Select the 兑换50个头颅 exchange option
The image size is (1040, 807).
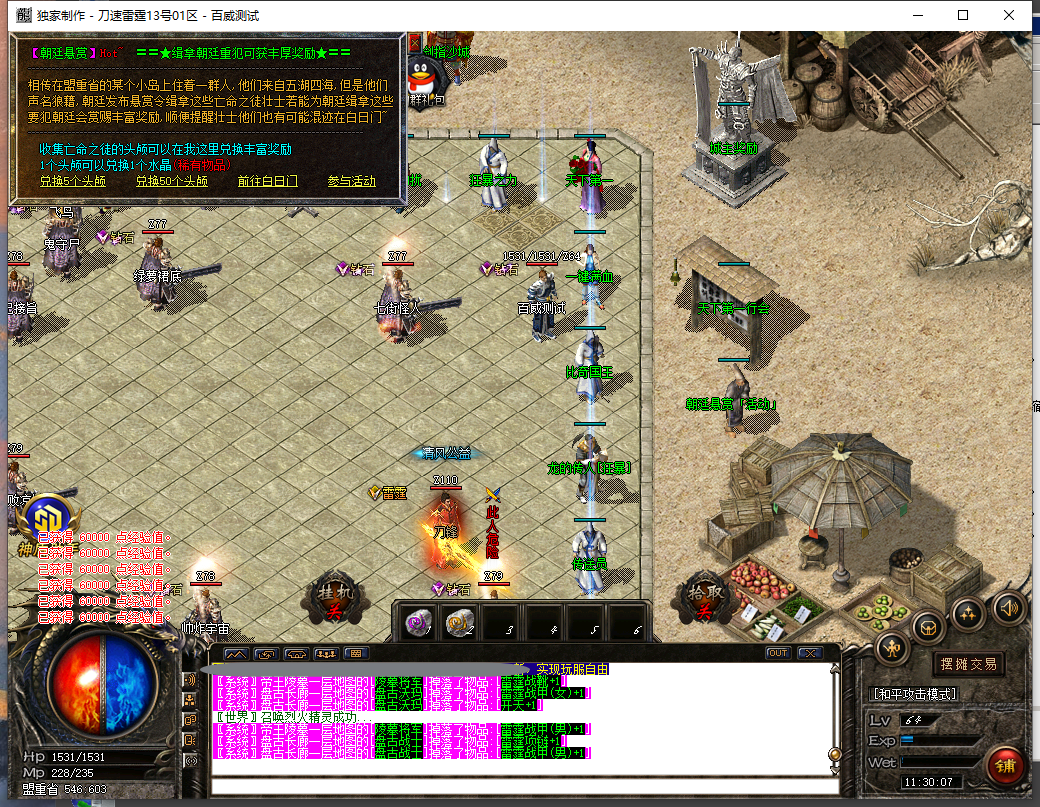172,181
